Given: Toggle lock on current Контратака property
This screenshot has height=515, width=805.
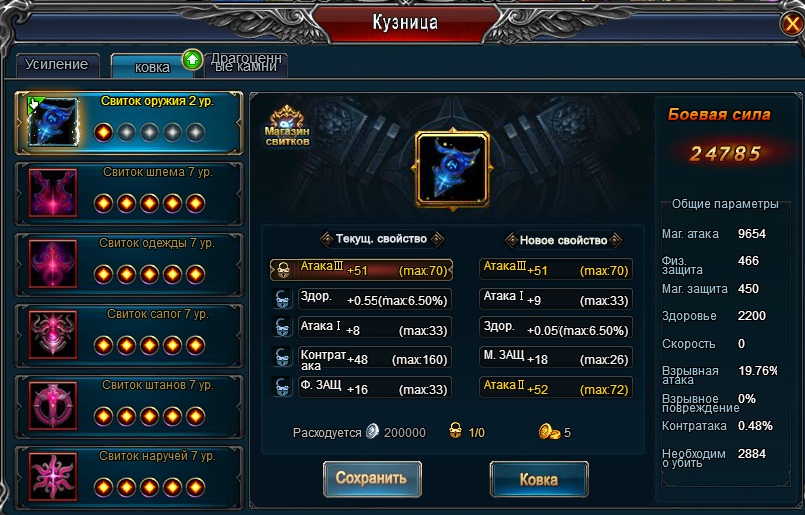Looking at the screenshot, I should tap(283, 358).
